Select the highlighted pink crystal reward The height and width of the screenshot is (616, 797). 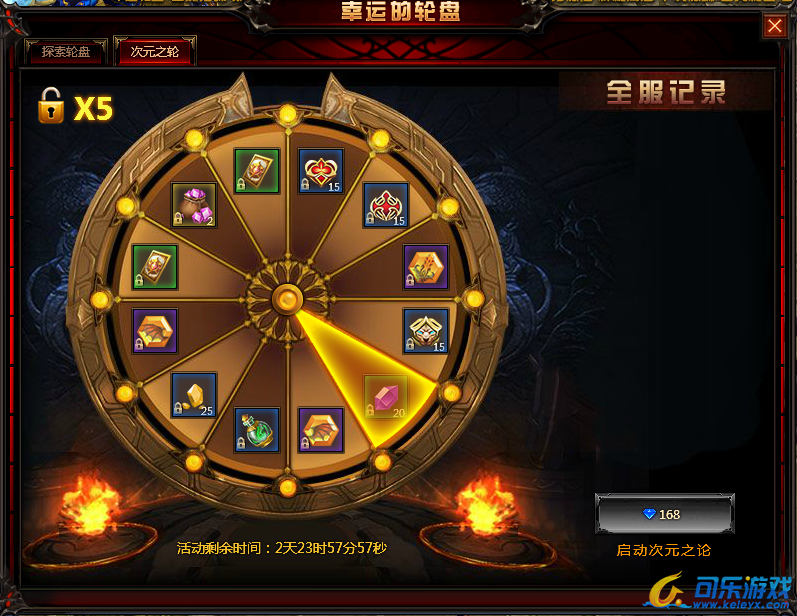click(384, 397)
